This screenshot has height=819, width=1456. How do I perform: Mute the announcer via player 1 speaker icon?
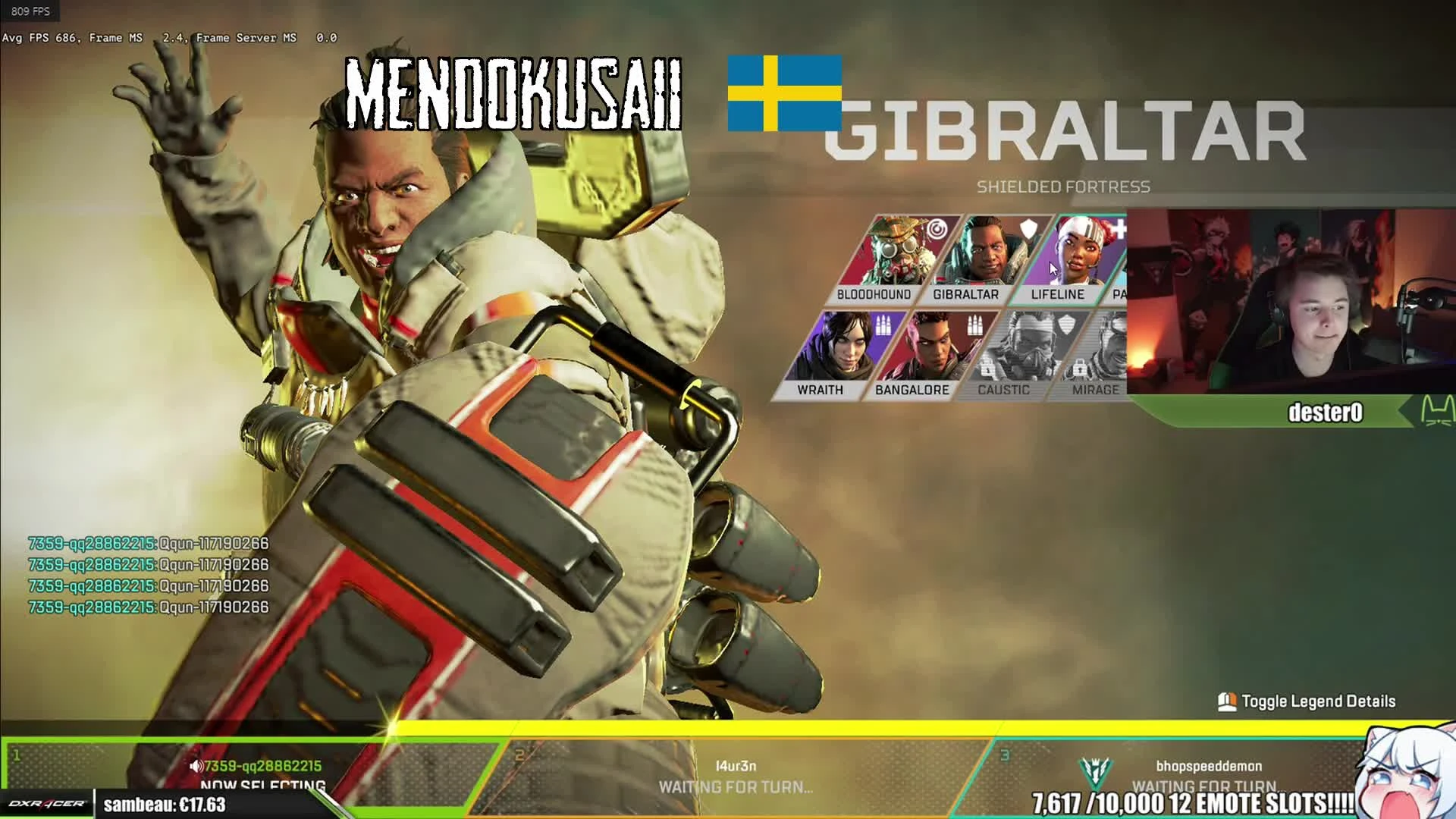point(195,766)
